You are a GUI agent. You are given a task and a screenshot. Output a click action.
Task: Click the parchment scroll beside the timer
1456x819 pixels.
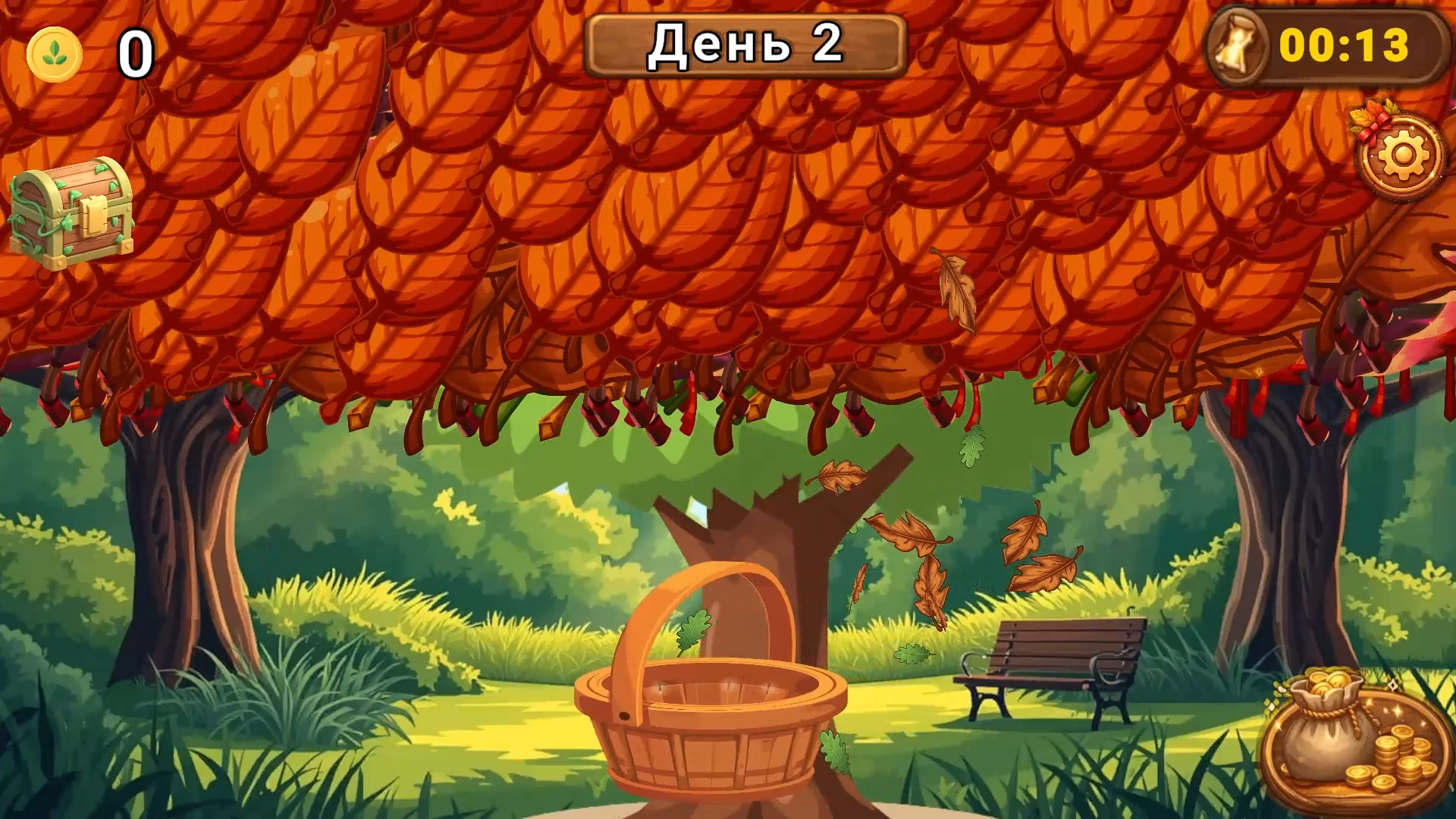point(1237,47)
